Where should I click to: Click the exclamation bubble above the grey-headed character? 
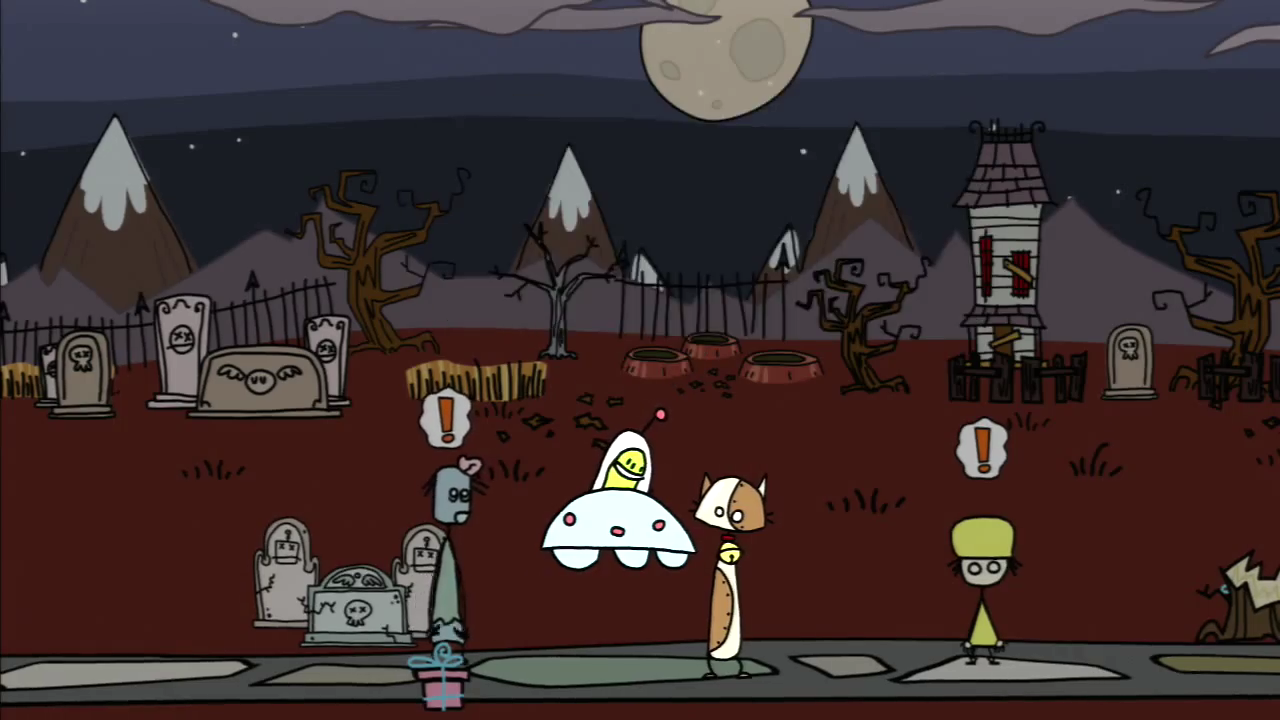(446, 419)
